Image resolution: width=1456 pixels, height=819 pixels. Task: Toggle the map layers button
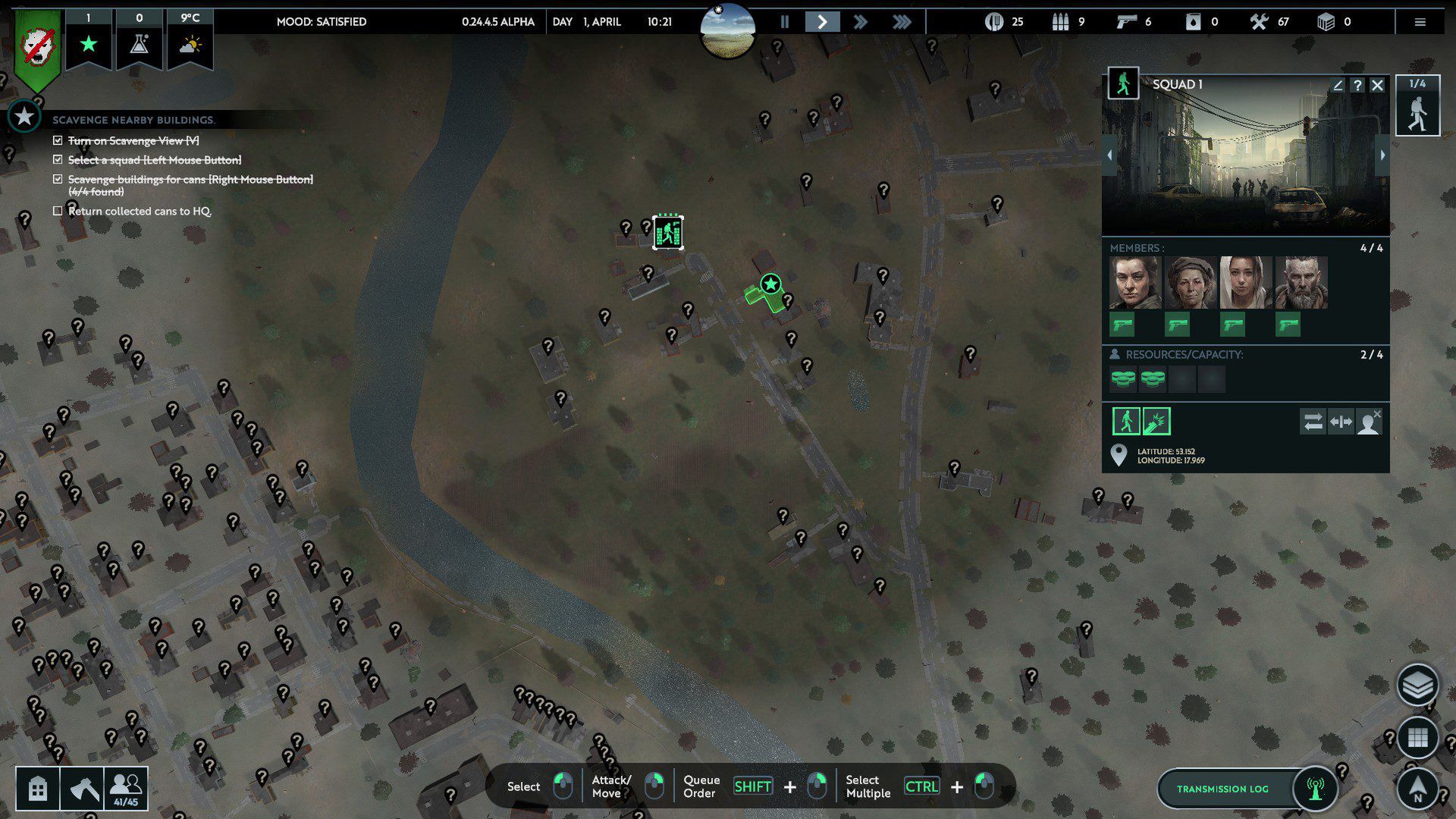click(x=1417, y=685)
